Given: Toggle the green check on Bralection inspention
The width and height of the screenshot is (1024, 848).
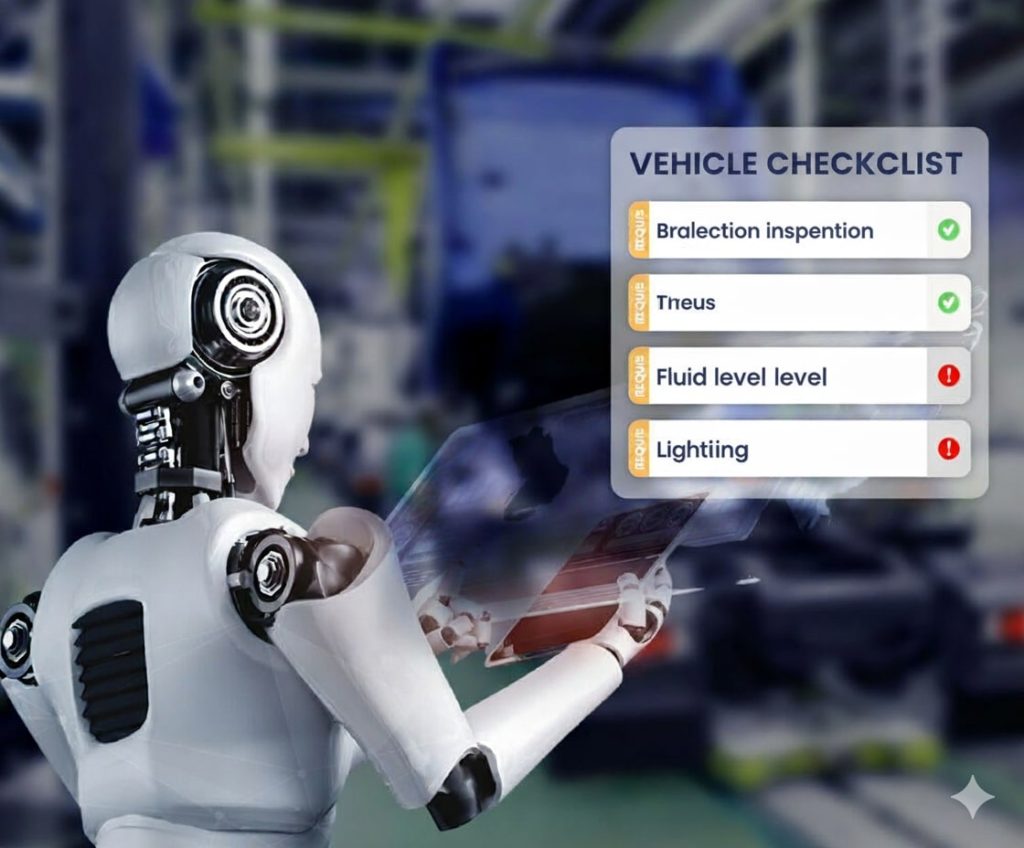Looking at the screenshot, I should tap(948, 230).
